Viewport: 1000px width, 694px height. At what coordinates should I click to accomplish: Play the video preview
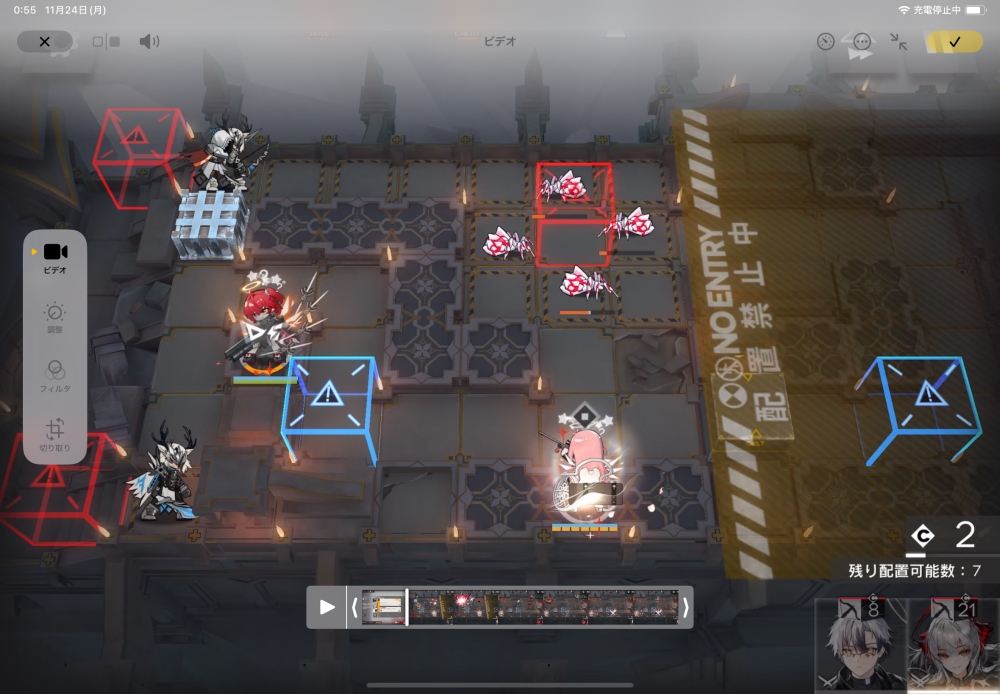(x=327, y=606)
